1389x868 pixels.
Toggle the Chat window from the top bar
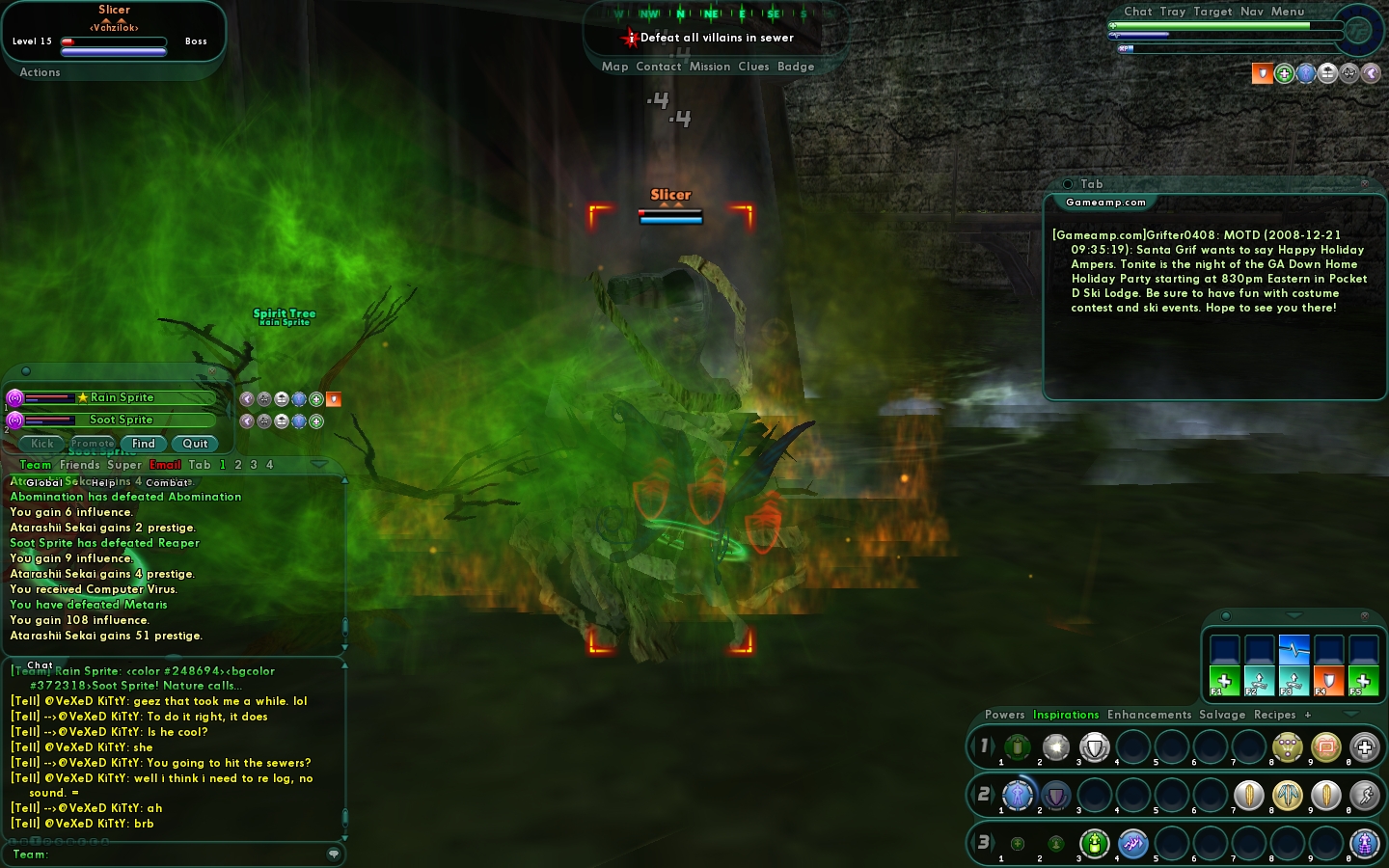(x=1137, y=12)
